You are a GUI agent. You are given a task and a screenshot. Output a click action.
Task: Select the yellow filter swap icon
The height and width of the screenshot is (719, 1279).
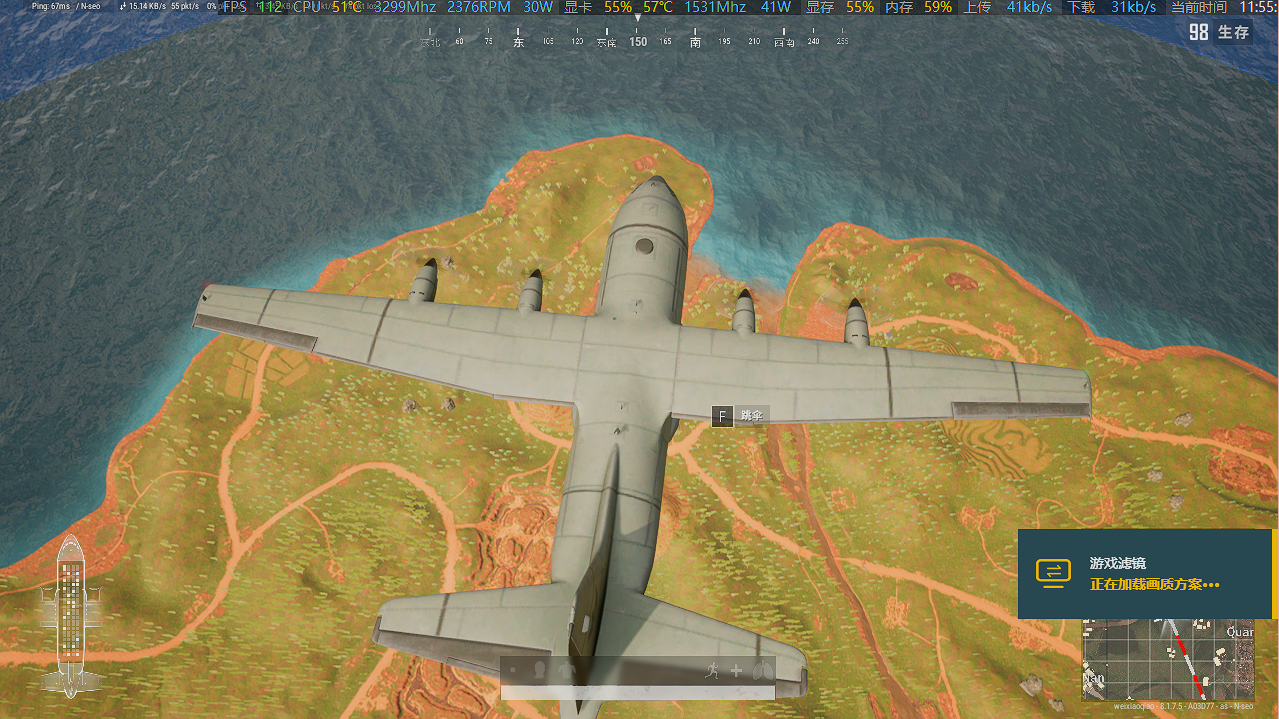[x=1053, y=571]
